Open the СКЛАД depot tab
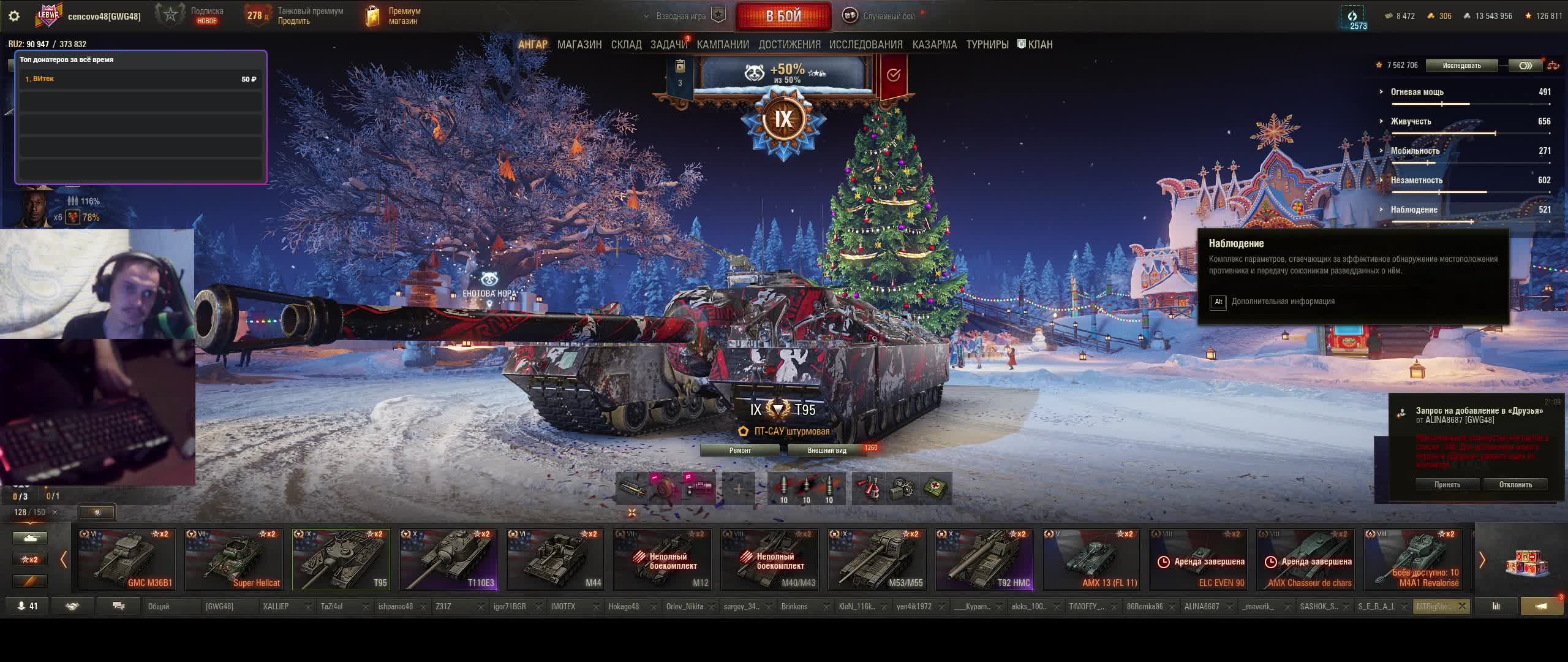 point(626,45)
